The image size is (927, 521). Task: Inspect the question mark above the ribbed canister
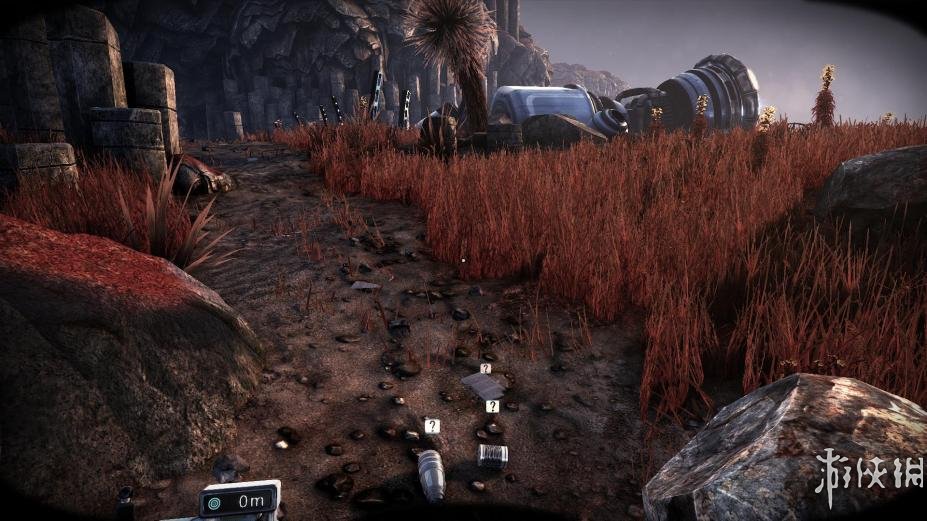click(492, 406)
